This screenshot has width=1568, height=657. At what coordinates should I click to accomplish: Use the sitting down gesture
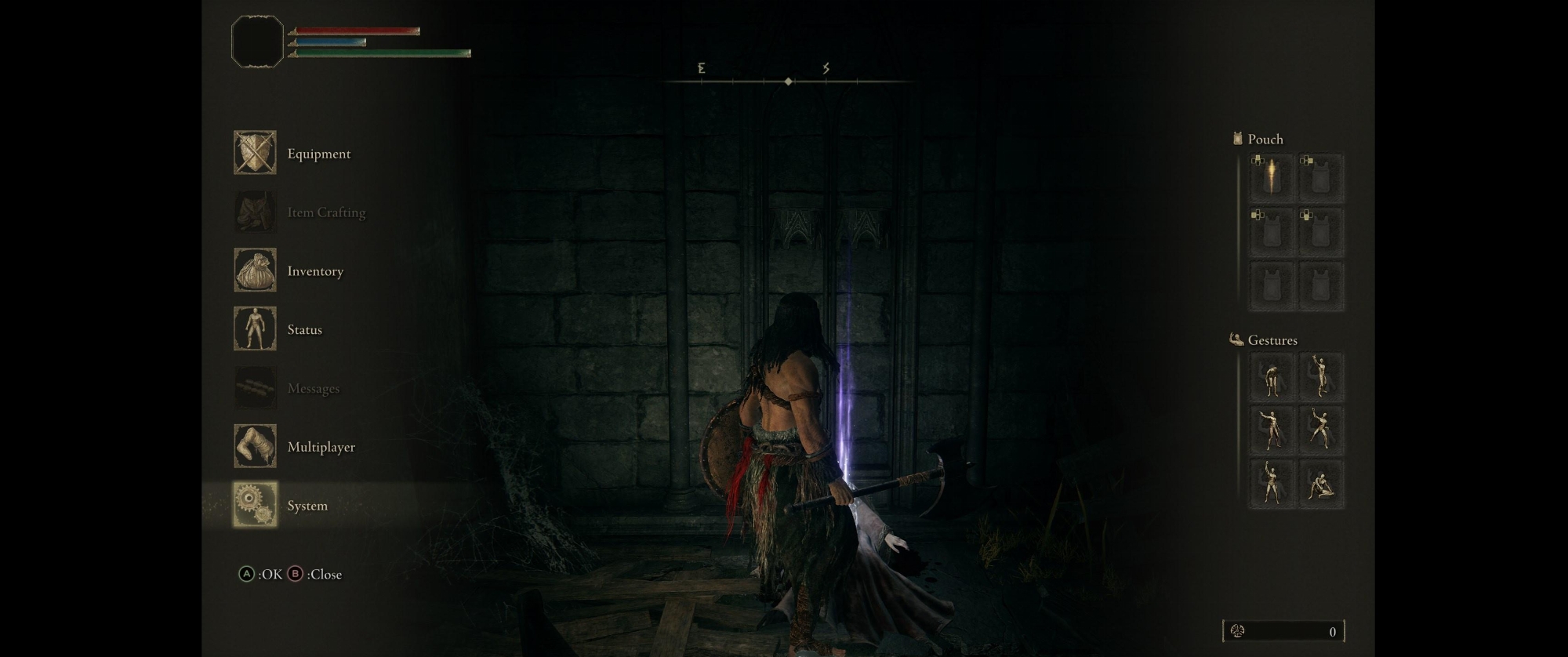click(x=1321, y=484)
